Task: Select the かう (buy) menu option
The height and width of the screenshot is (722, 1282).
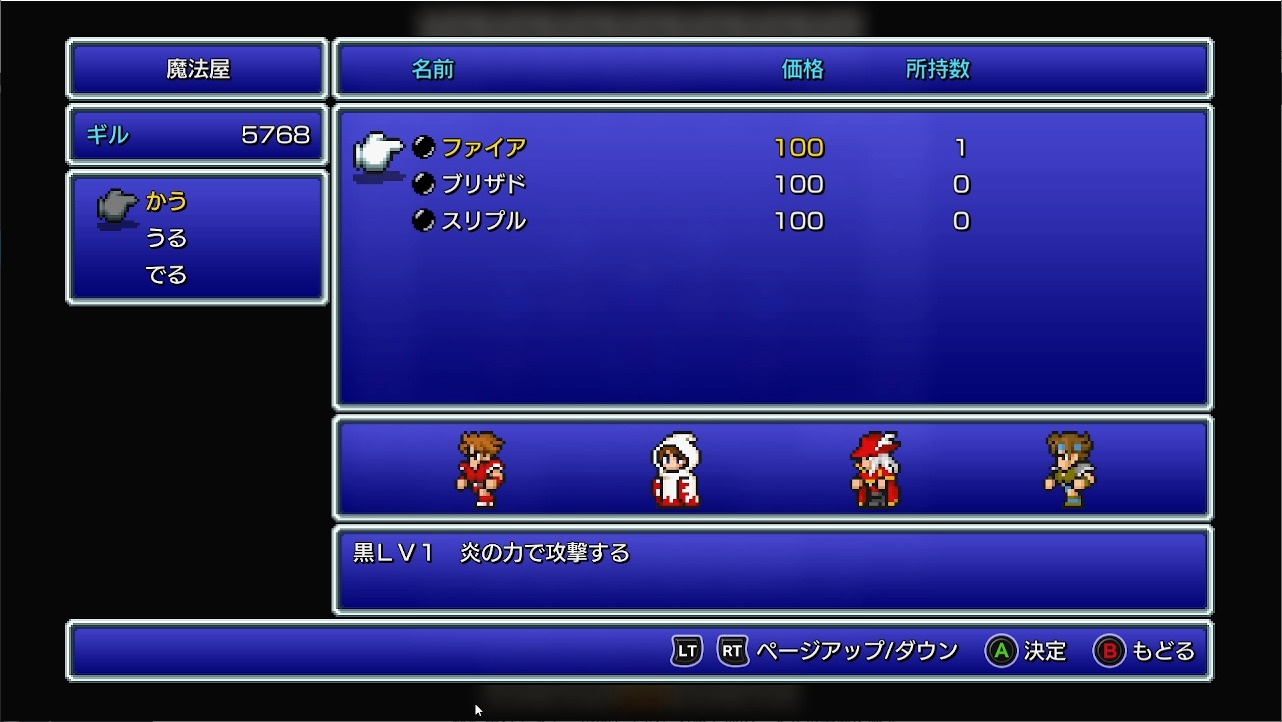Action: point(167,200)
